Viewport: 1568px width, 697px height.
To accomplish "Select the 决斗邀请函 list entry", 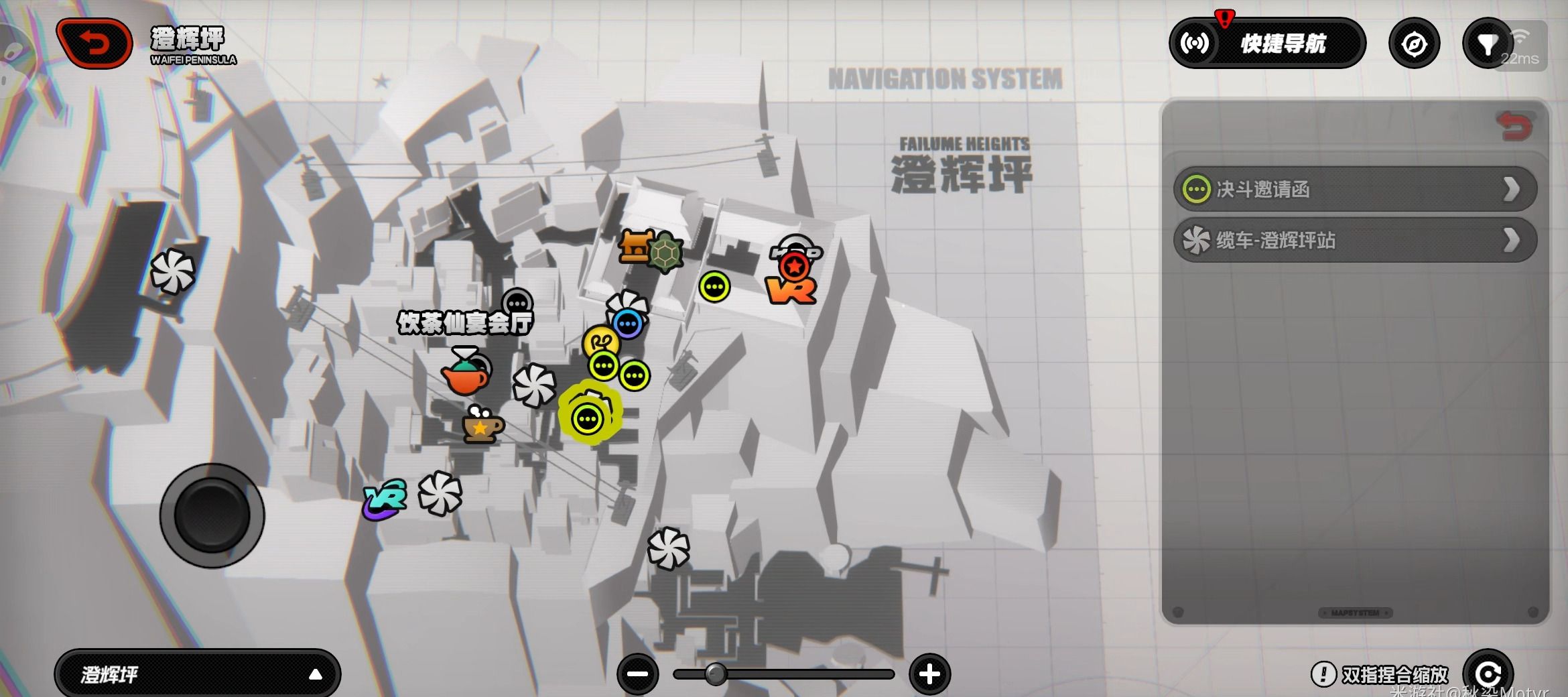I will coord(1355,190).
